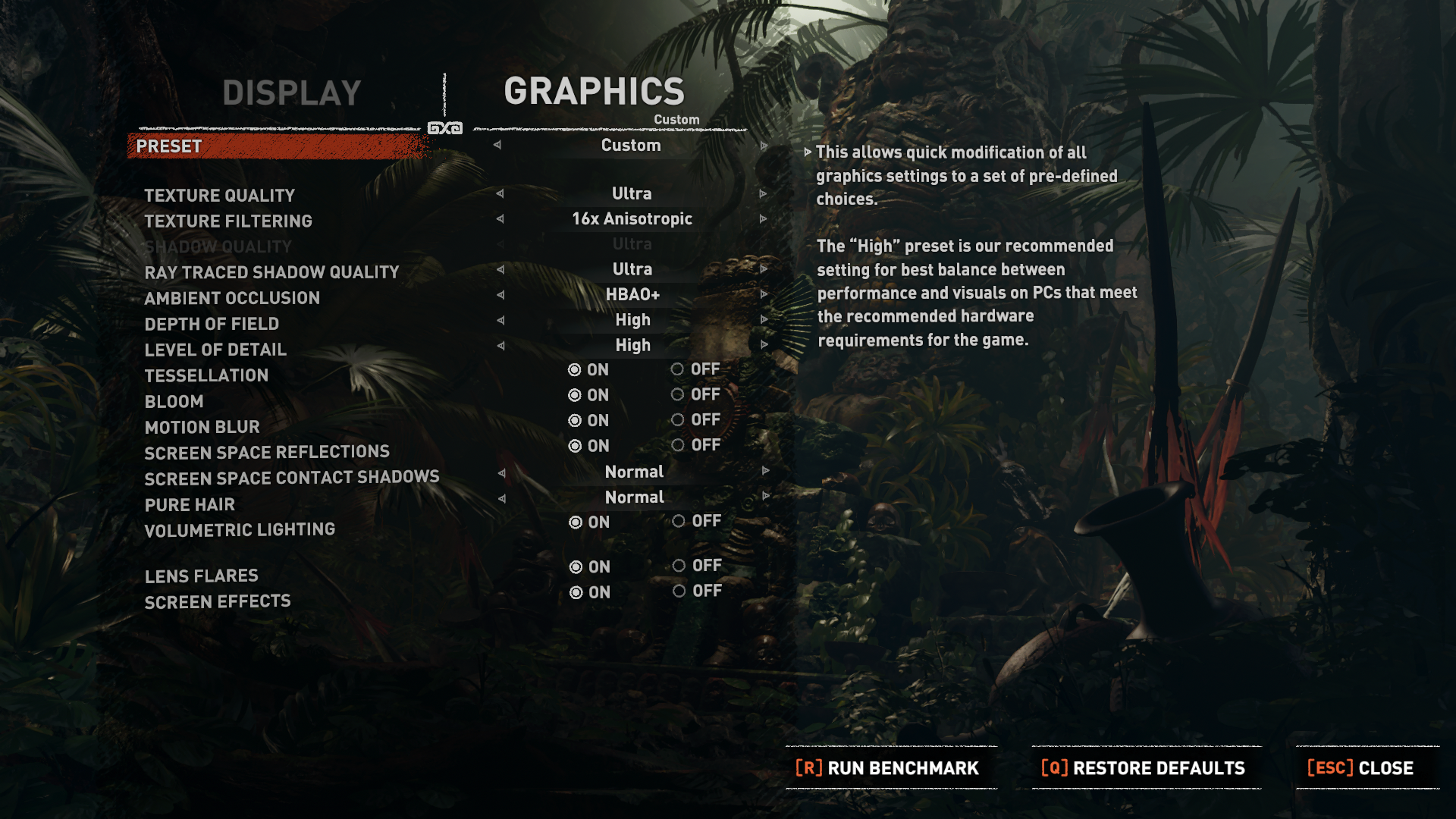Turn off Lens Flares
Screen dimensions: 1456x819
679,566
